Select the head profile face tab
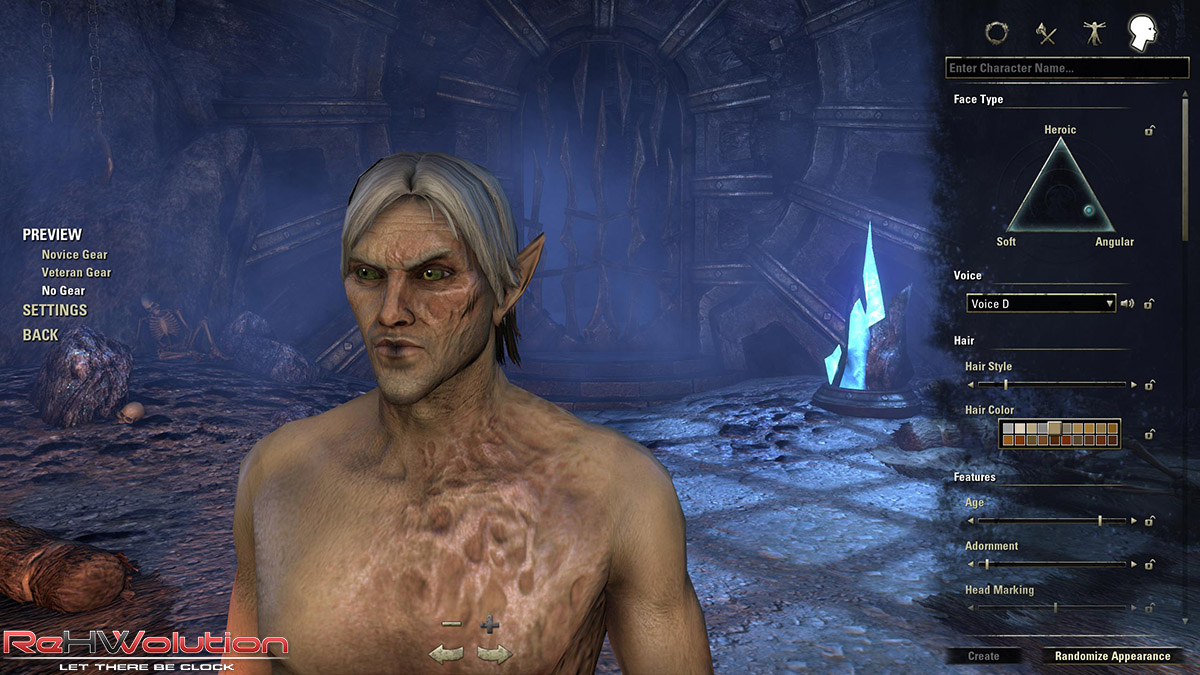 pos(1142,33)
